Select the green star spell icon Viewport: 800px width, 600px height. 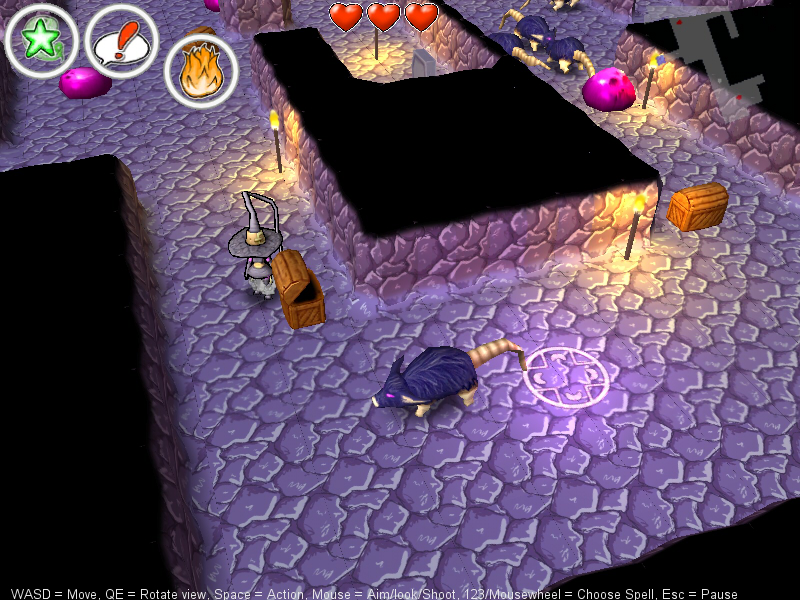pyautogui.click(x=42, y=41)
